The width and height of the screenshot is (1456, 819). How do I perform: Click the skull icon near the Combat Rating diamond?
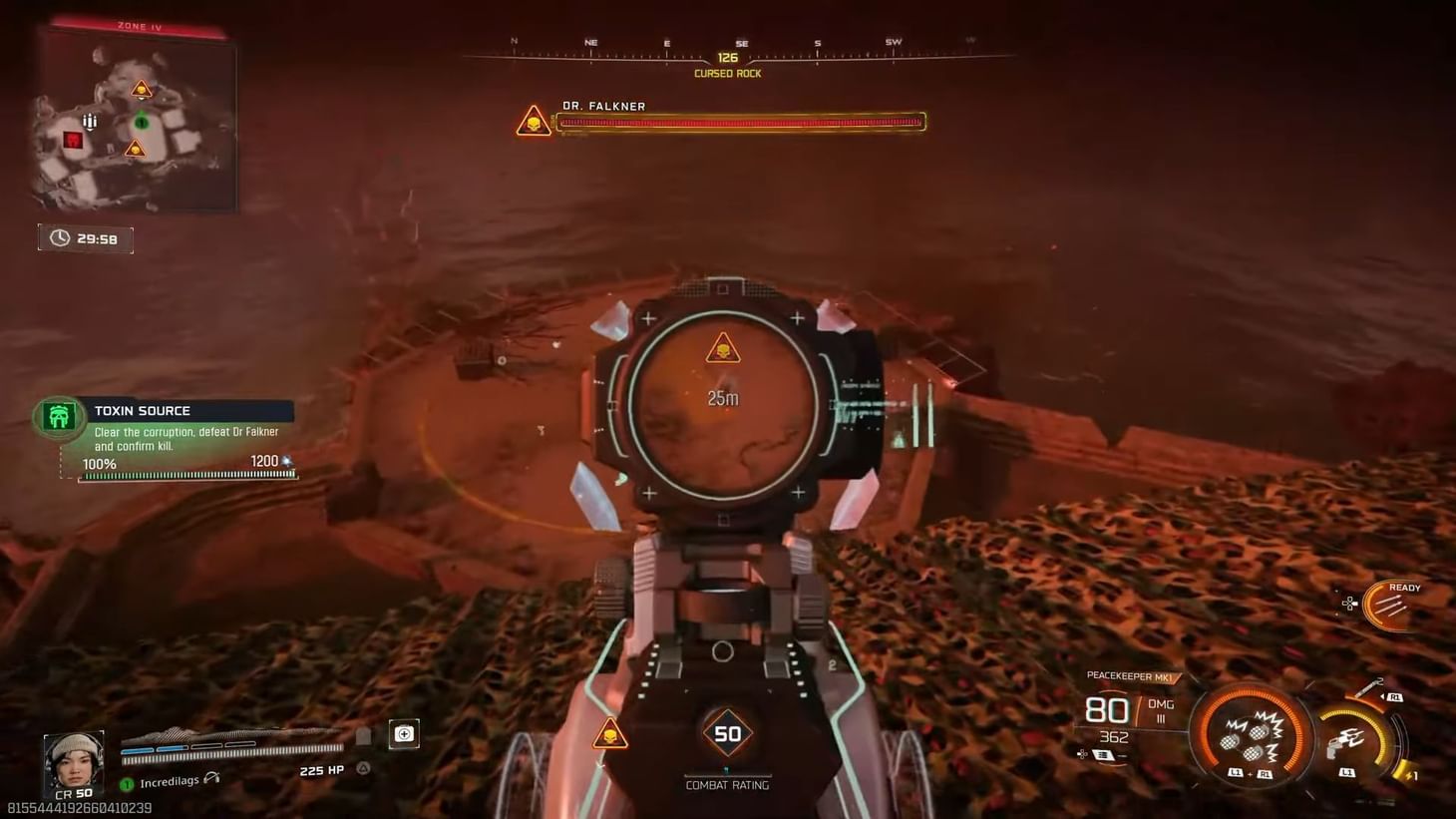611,733
